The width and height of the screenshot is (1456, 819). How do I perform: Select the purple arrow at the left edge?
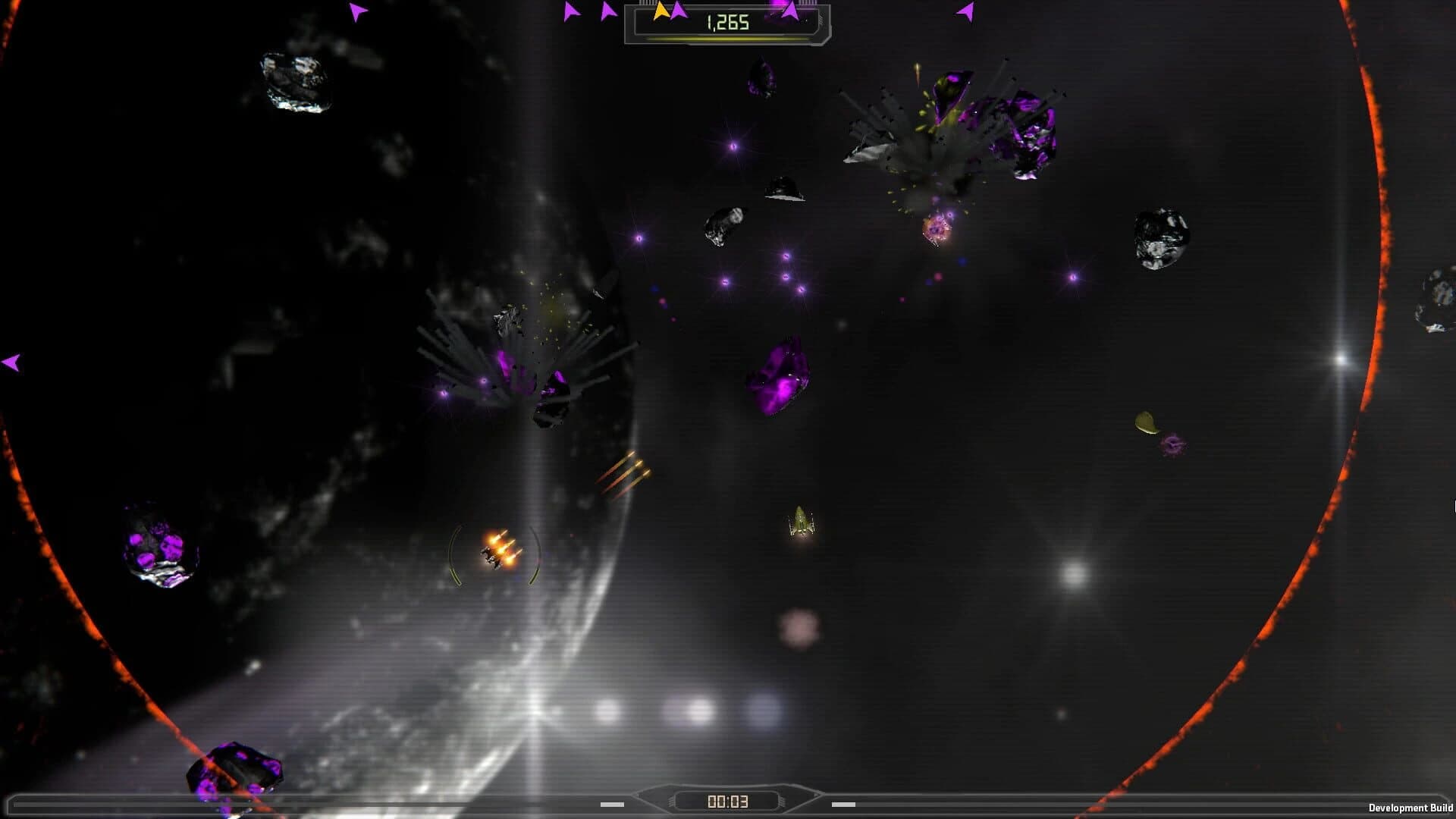[x=11, y=362]
